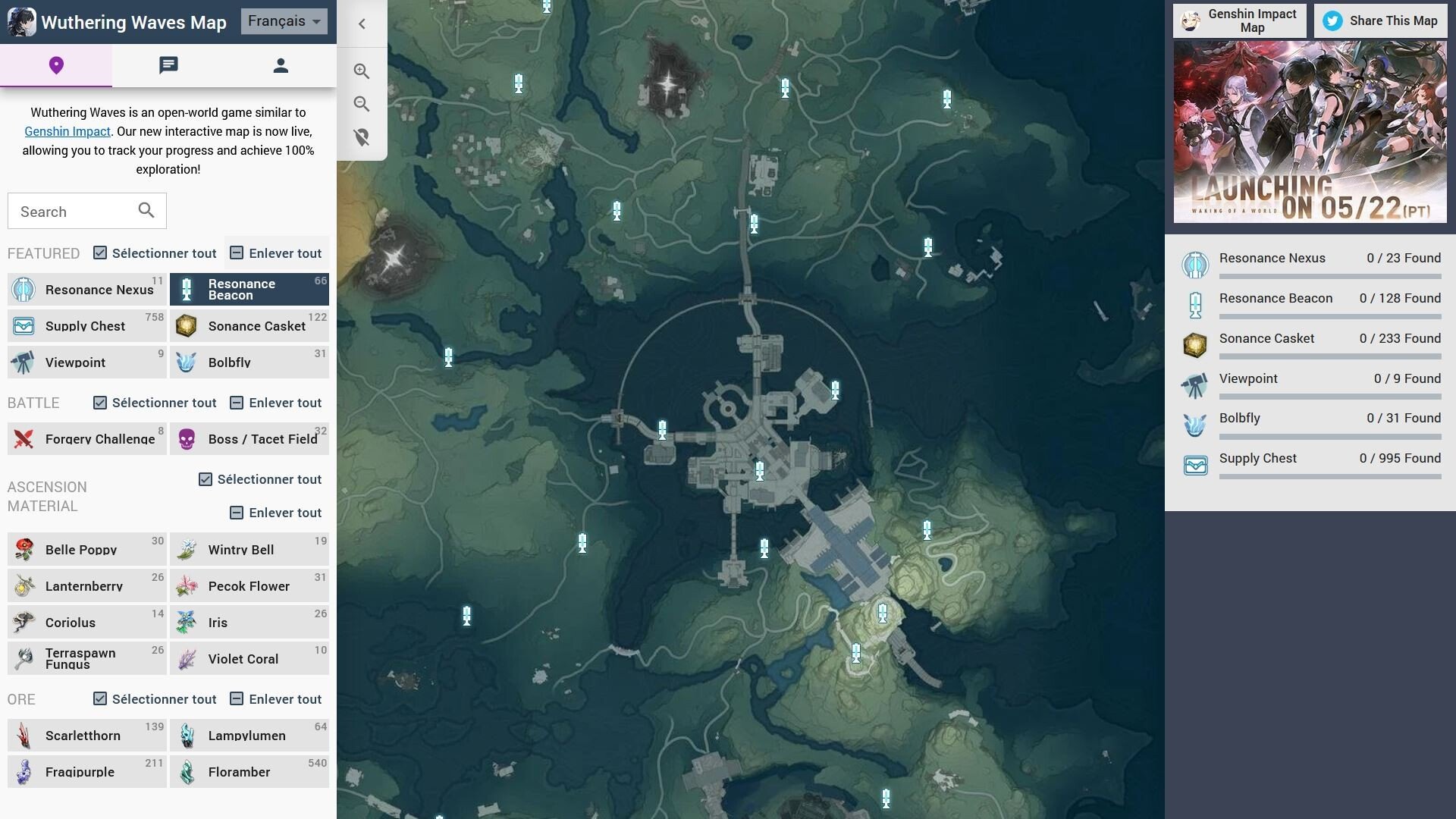Click the zoom in magnifier on the map

coord(362,71)
